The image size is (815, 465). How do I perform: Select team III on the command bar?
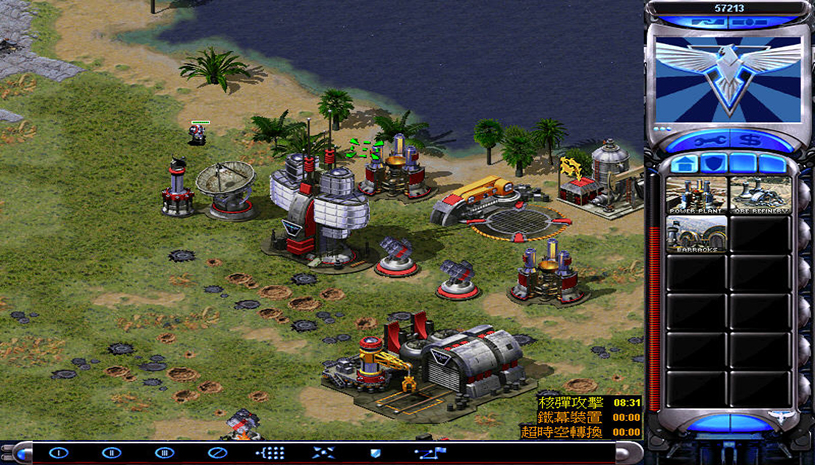pyautogui.click(x=164, y=453)
